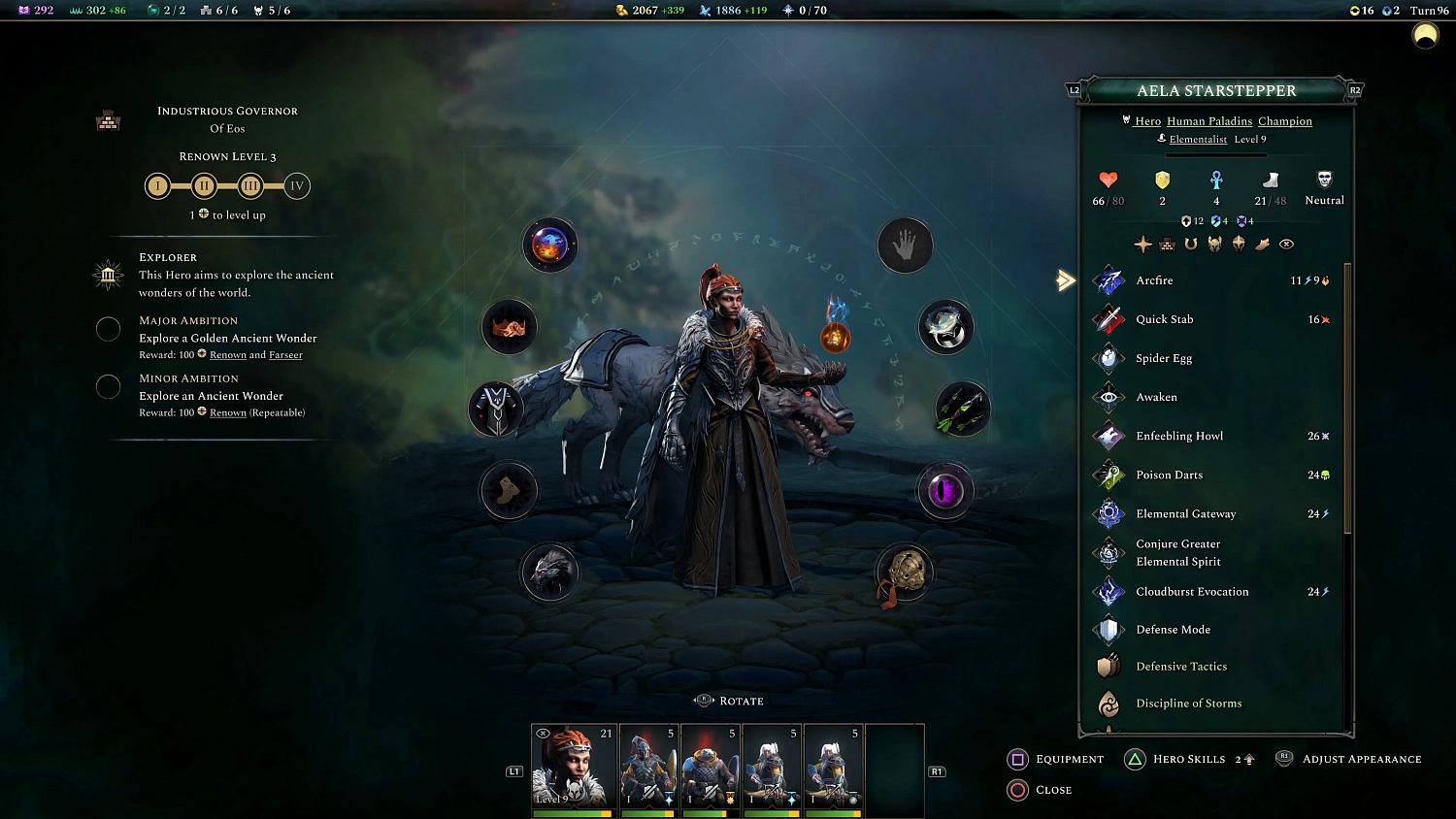Select the Arcfire skill icon
1456x819 pixels.
click(x=1109, y=280)
